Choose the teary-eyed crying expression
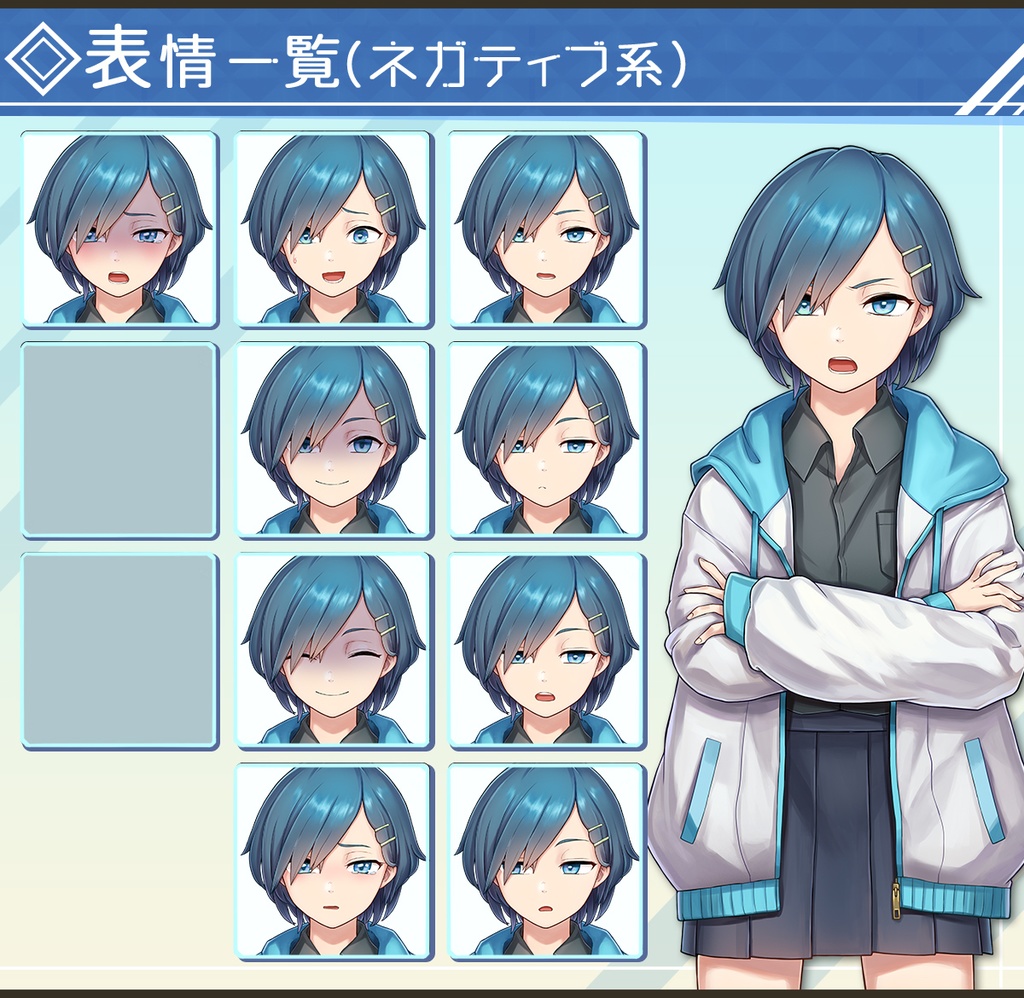Image resolution: width=1024 pixels, height=998 pixels. tap(333, 862)
